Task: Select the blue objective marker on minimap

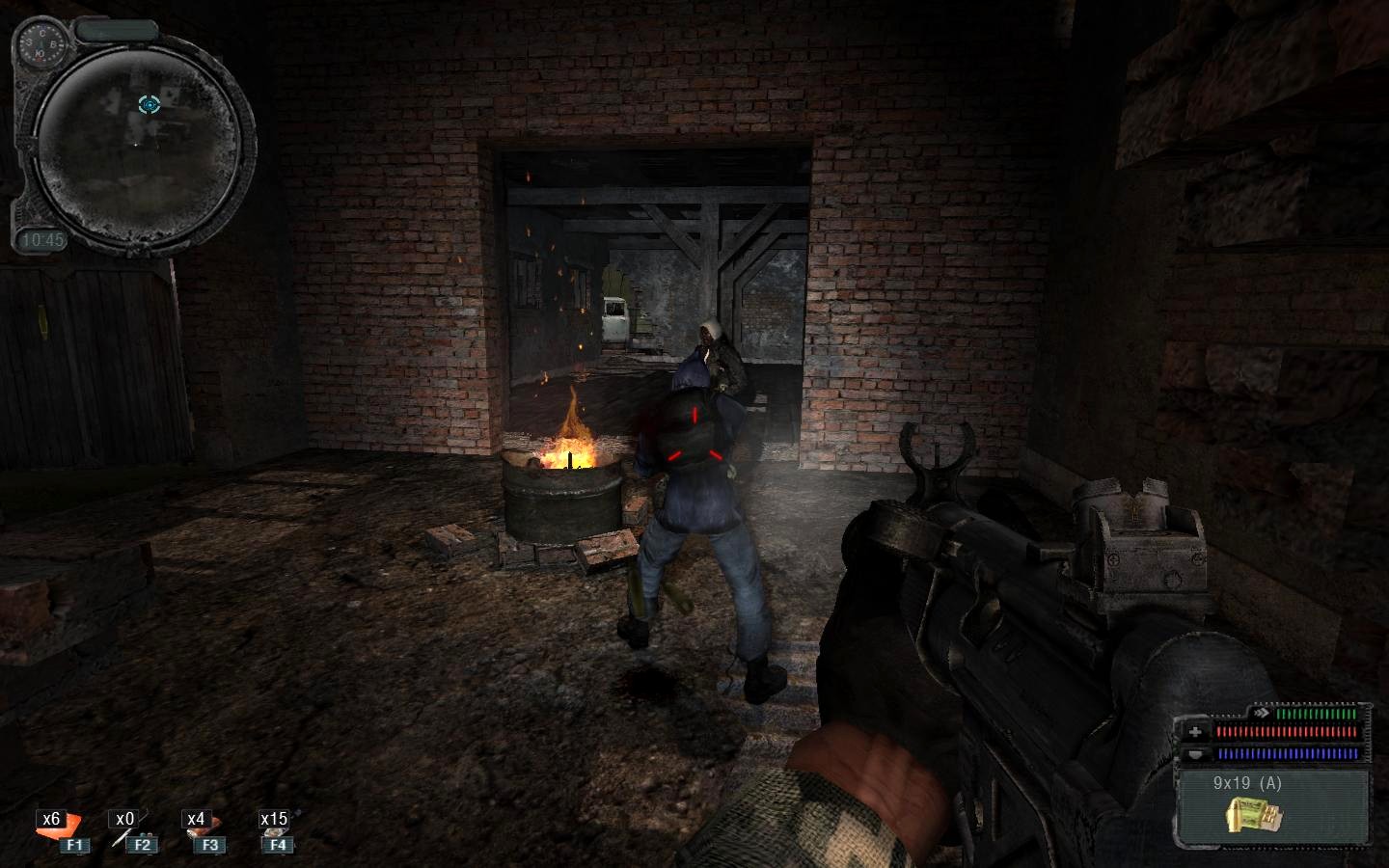Action: pos(149,104)
